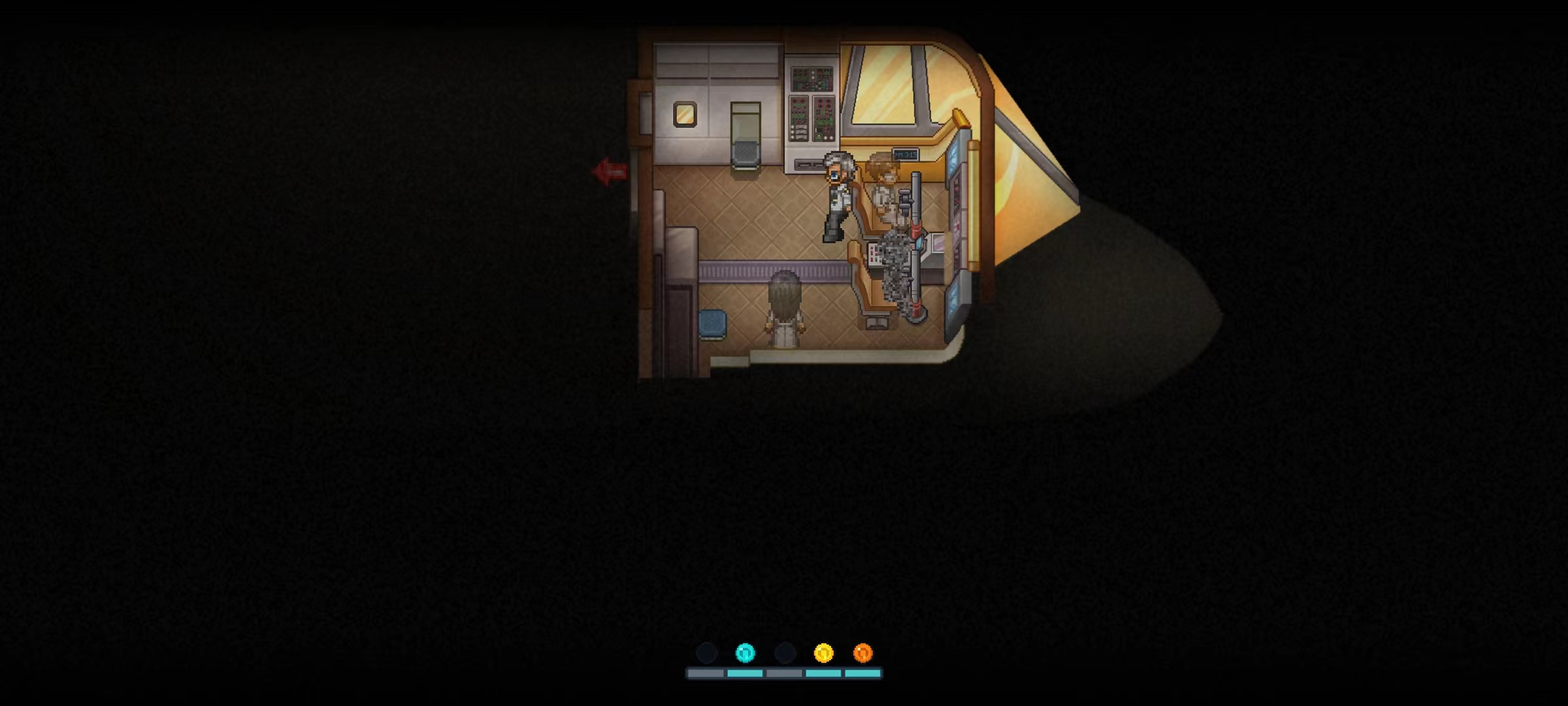
Task: Select the orange memory orb
Action: [x=862, y=652]
